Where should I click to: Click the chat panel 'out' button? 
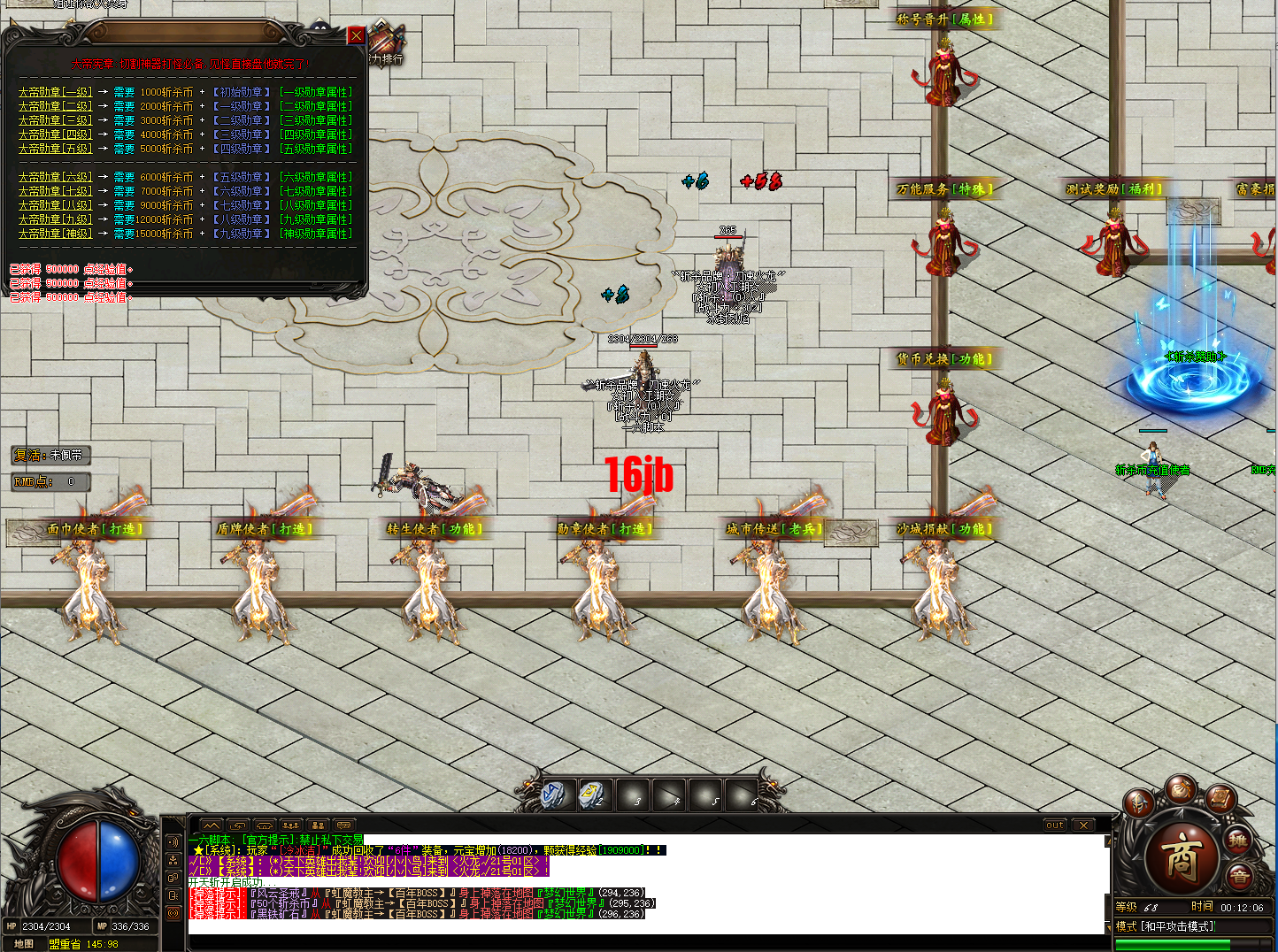point(1055,825)
